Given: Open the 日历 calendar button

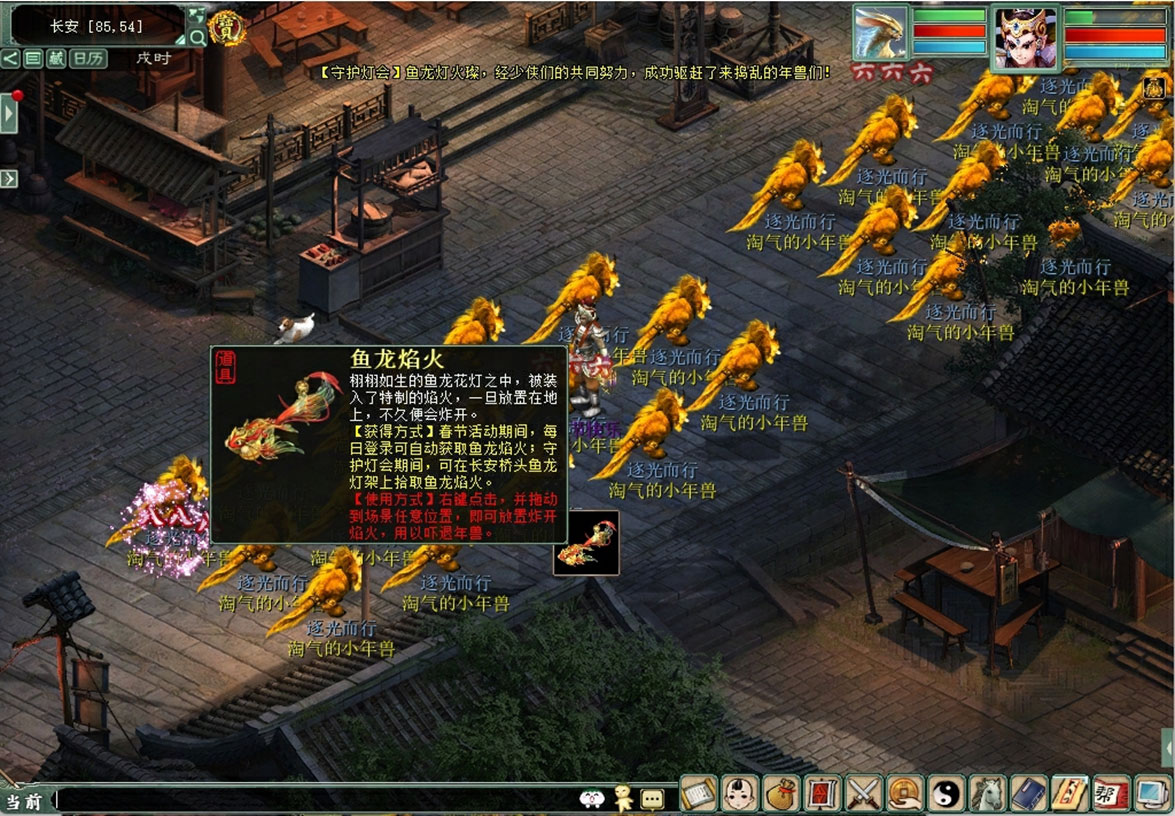Looking at the screenshot, I should click(x=89, y=58).
